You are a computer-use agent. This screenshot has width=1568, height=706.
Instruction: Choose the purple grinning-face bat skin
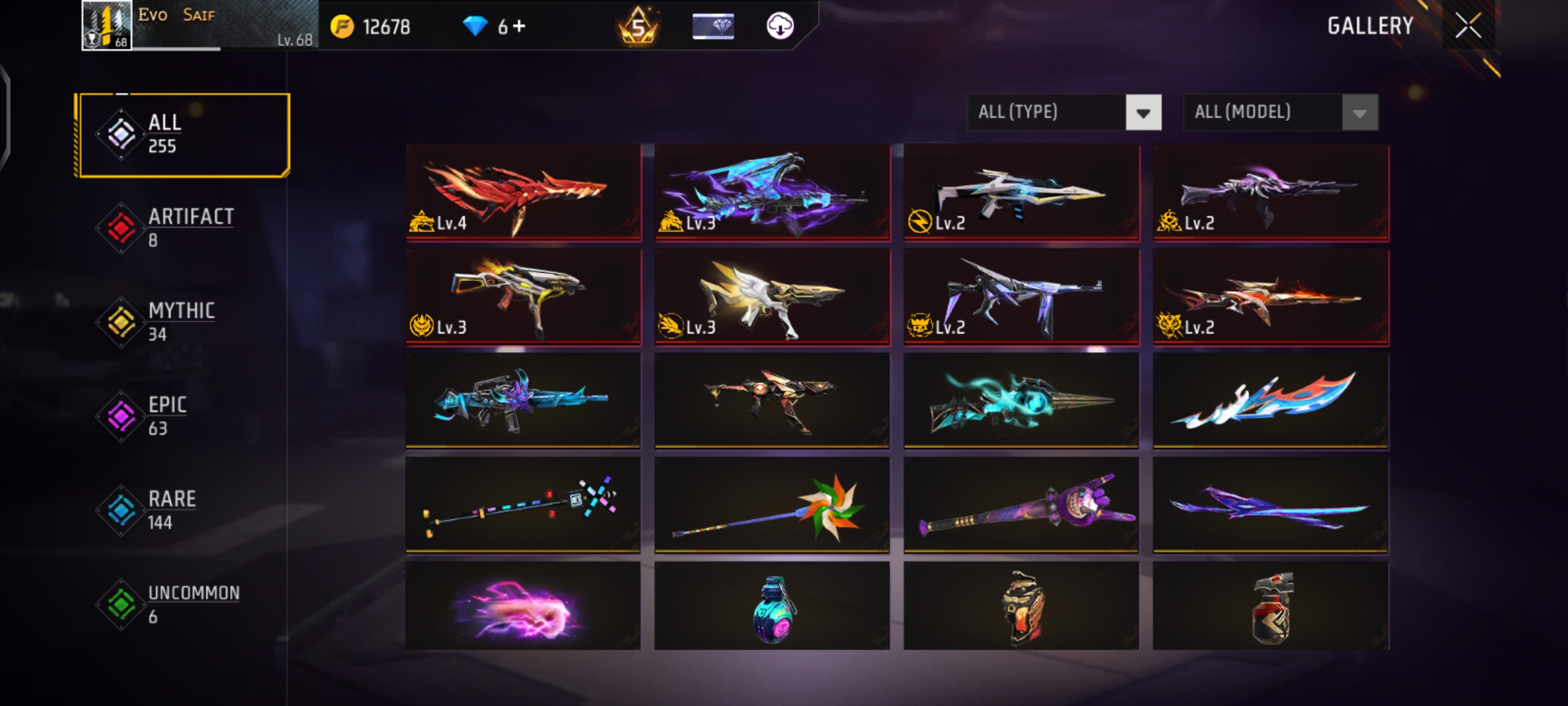tap(1021, 505)
